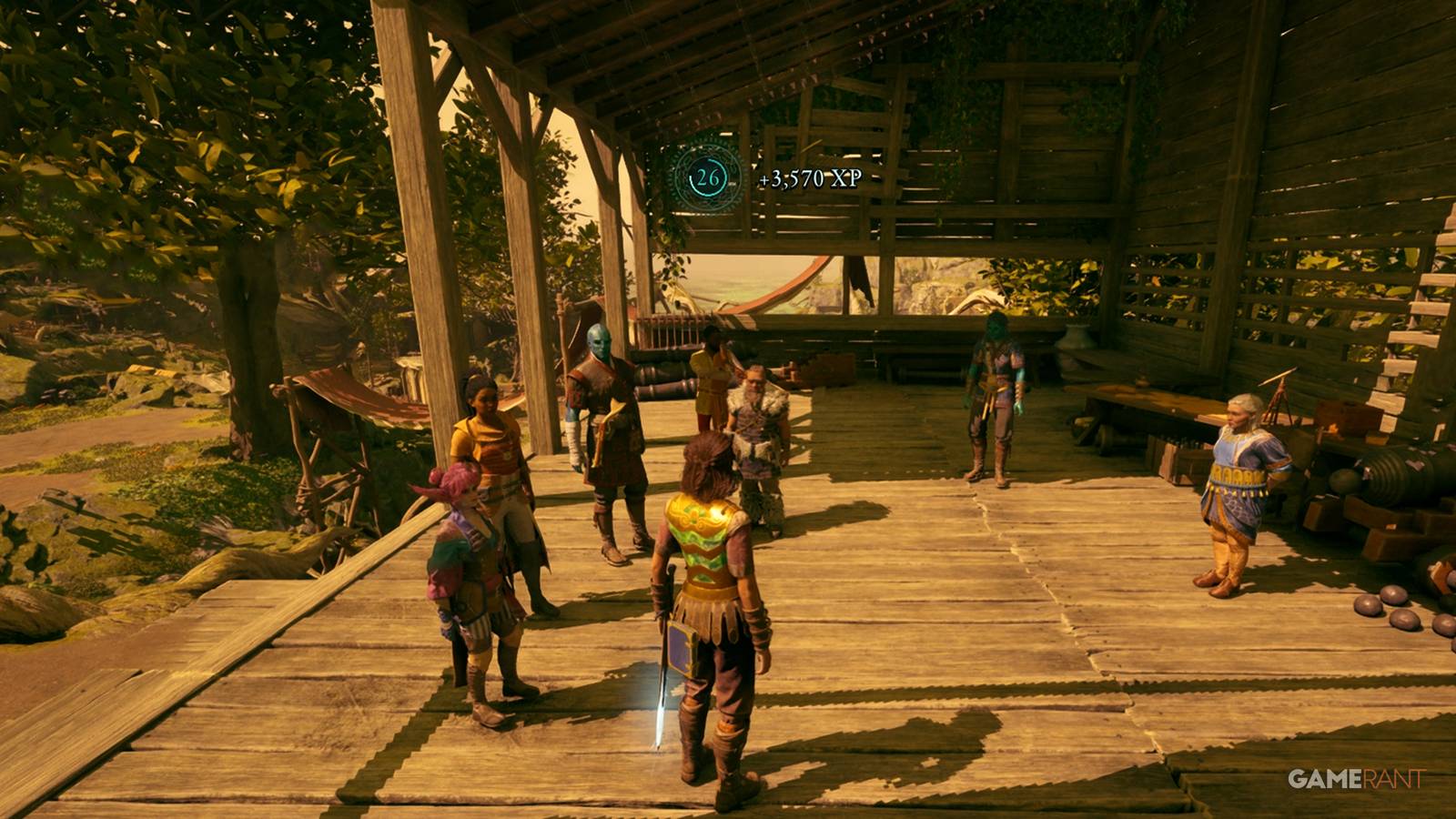Click the white-haired elder in blue robes
The image size is (1456, 819).
pyautogui.click(x=1238, y=473)
